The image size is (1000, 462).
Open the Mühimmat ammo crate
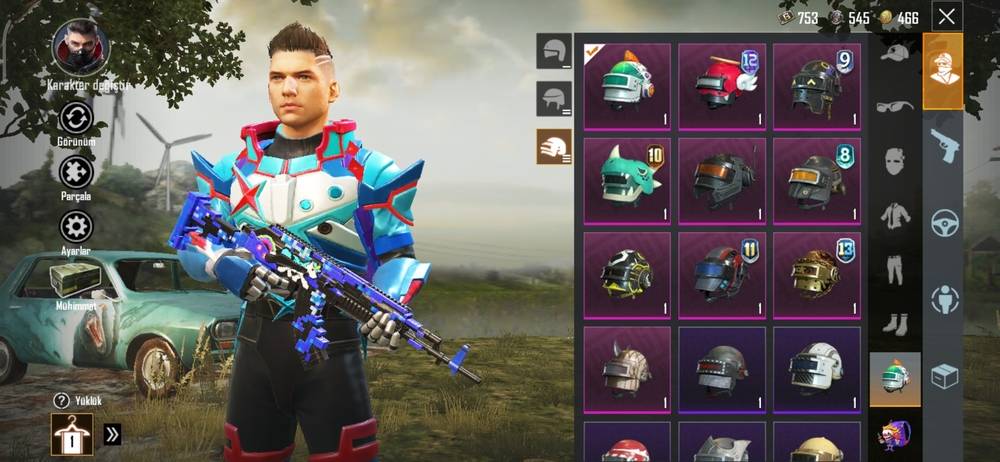pos(77,280)
